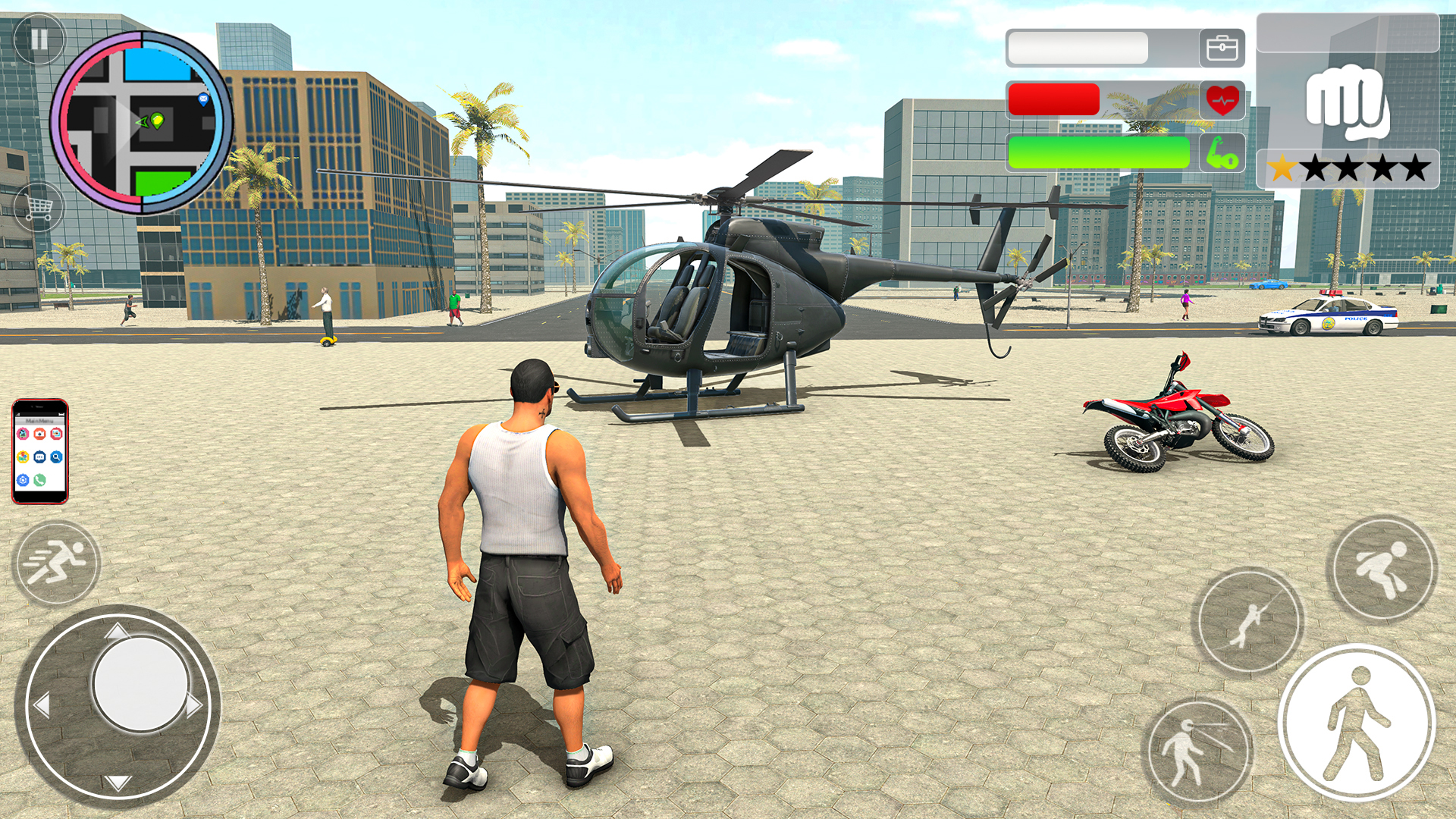Toggle walk mode with the white walking button

(x=1359, y=720)
